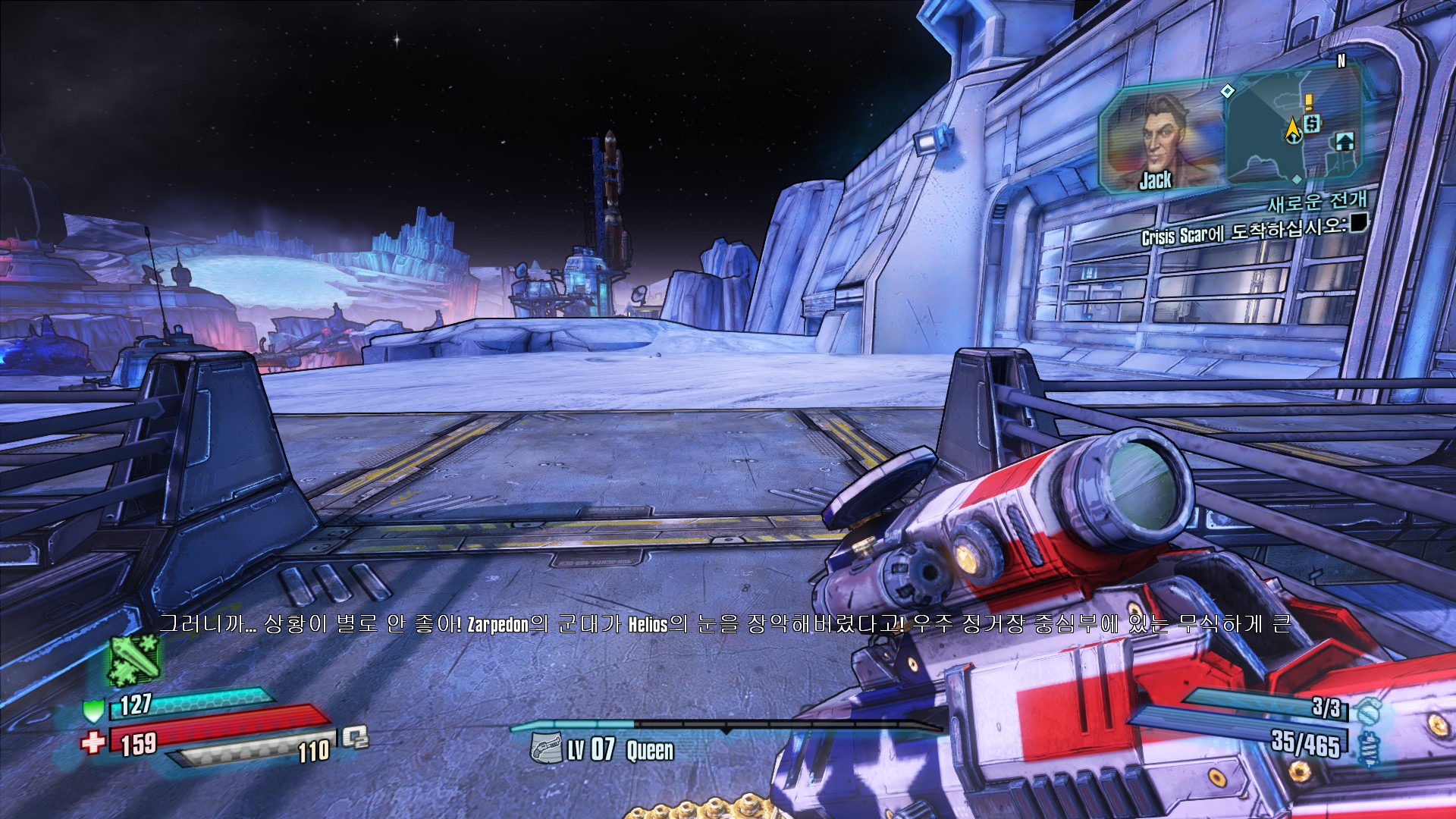The height and width of the screenshot is (819, 1456).
Task: Tick the mission objective checkbox
Action: pyautogui.click(x=1357, y=222)
